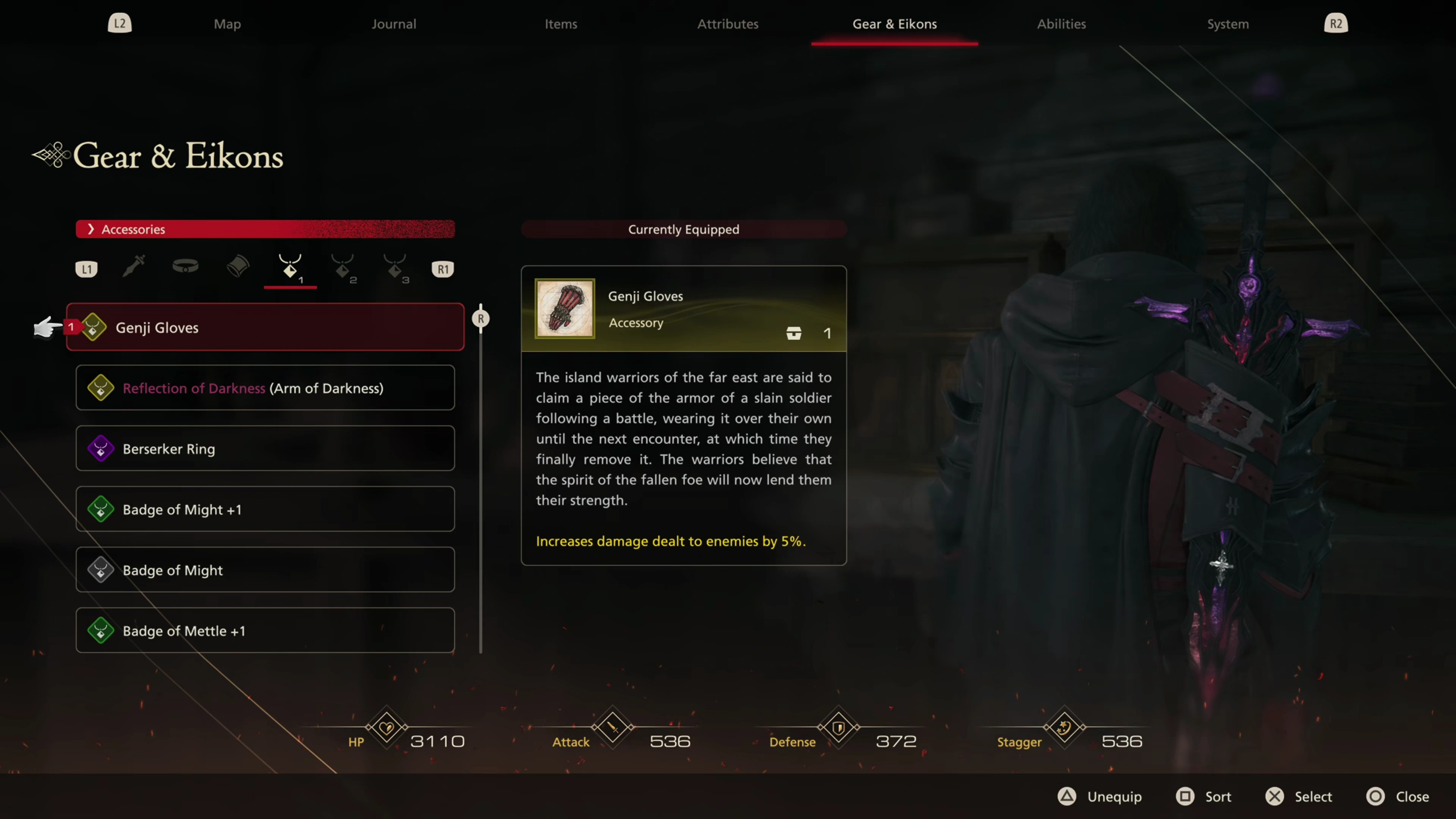
Task: Choose the sword weapon category icon
Action: pyautogui.click(x=134, y=266)
